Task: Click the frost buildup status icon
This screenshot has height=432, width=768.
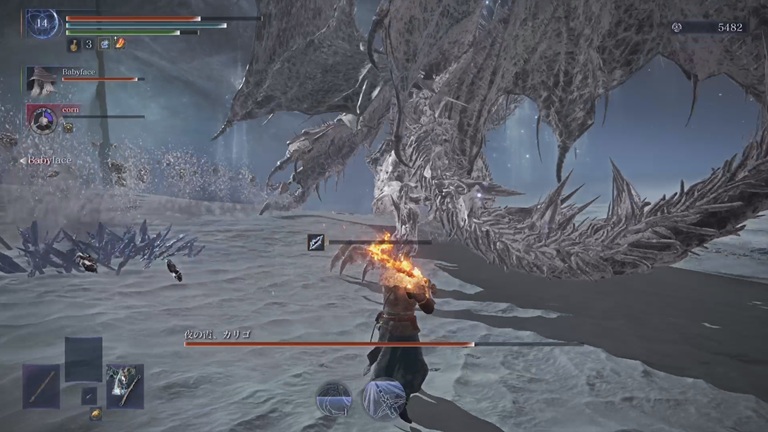Action: (316, 242)
